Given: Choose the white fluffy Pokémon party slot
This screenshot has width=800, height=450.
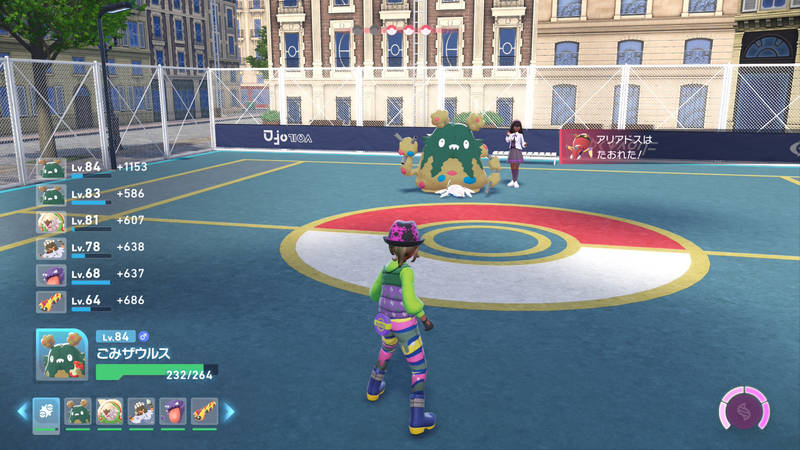Looking at the screenshot, I should [x=110, y=410].
